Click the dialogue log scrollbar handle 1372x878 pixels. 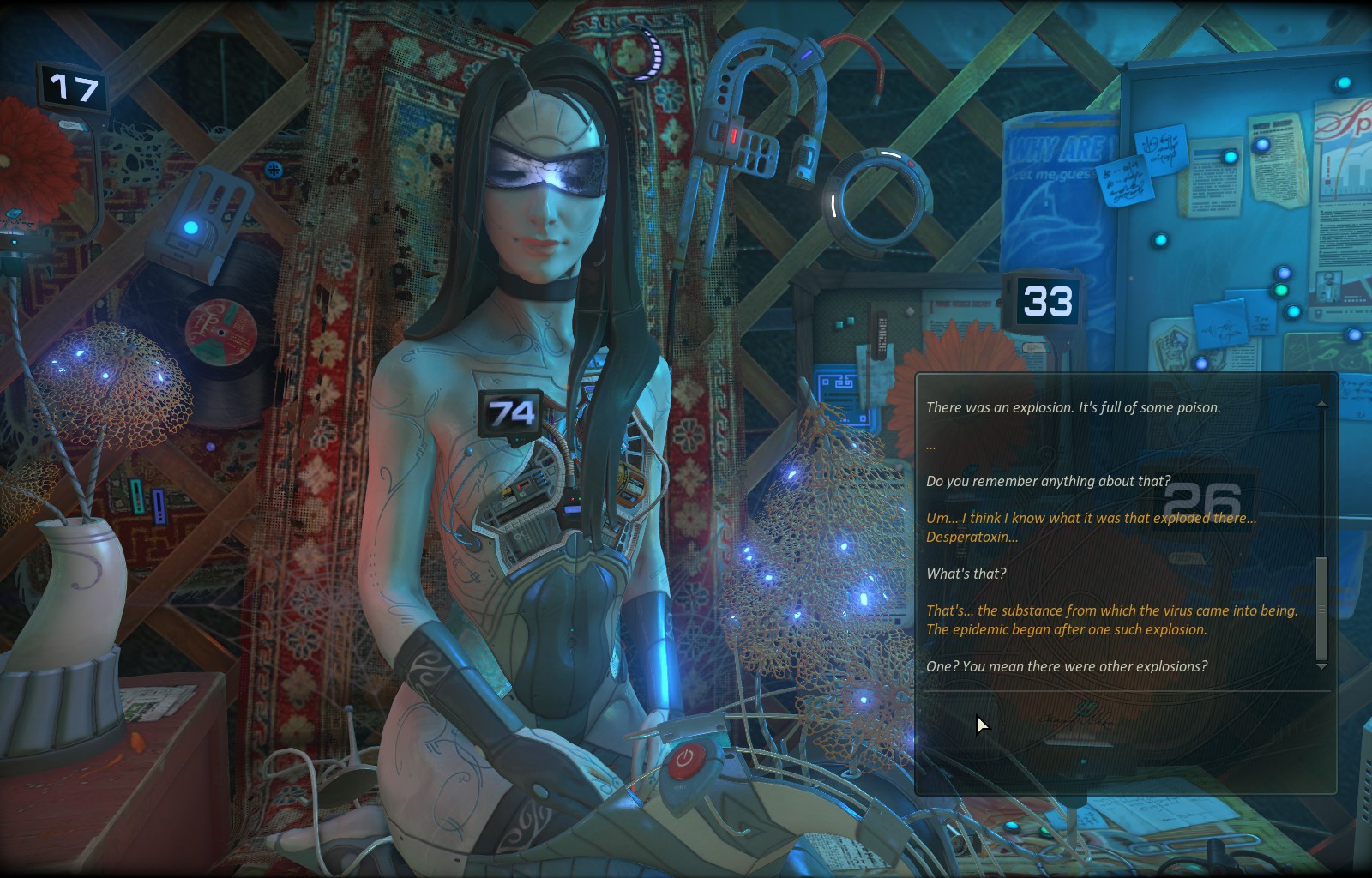[x=1321, y=608]
